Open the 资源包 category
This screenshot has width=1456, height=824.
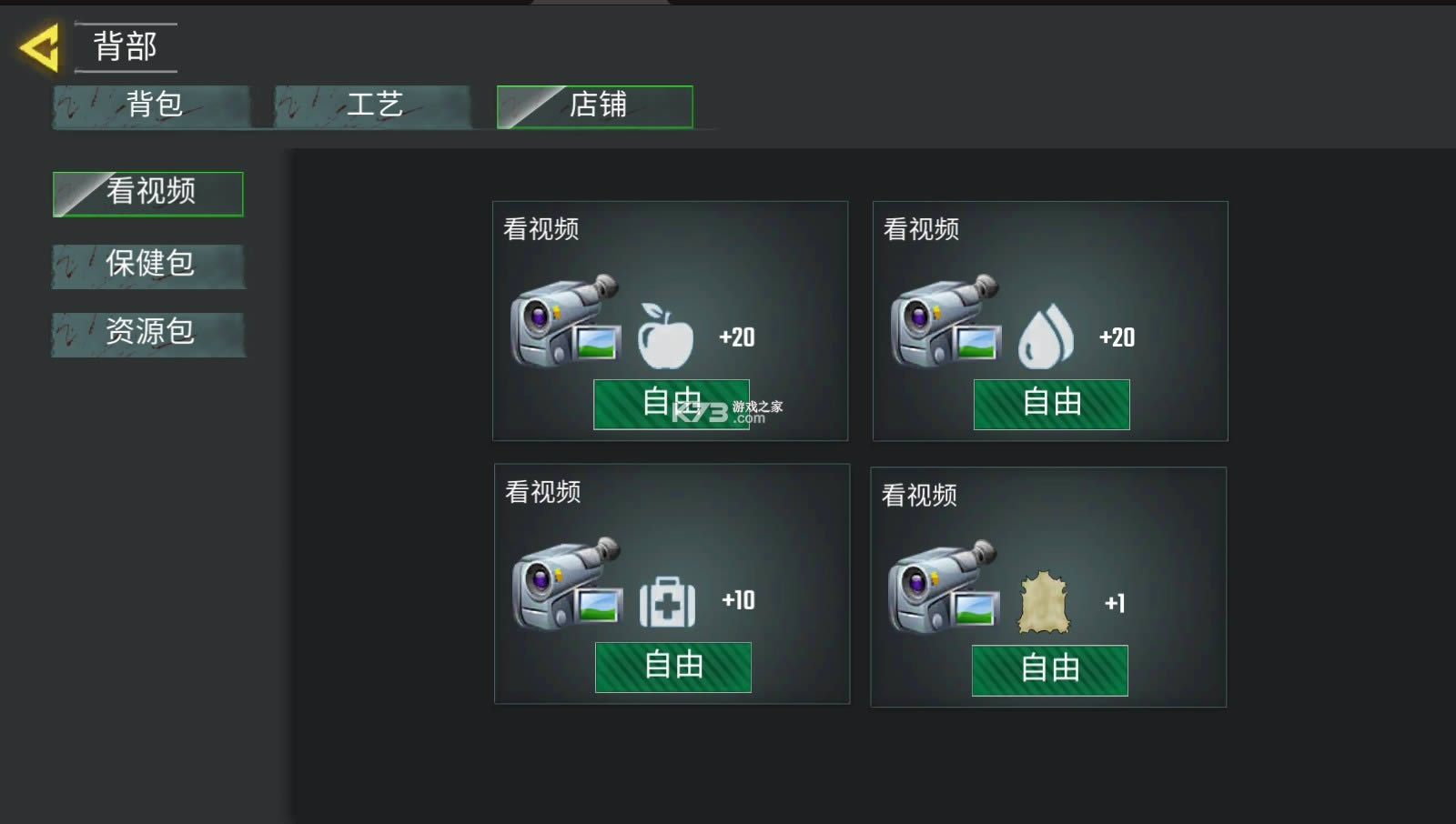pyautogui.click(x=147, y=334)
